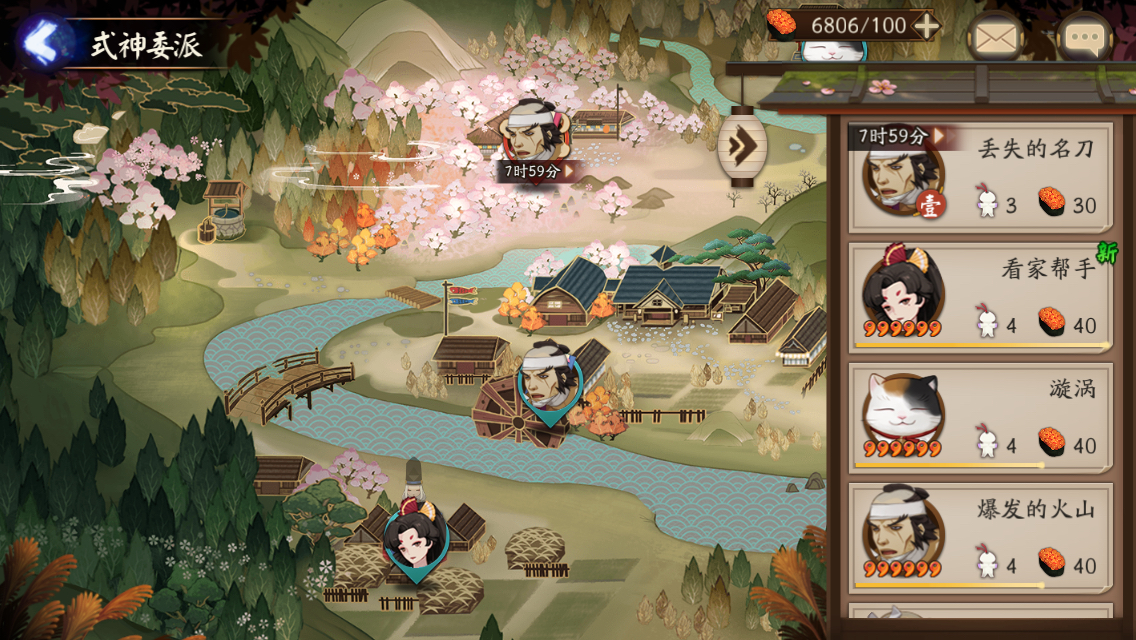1136x640 pixels.
Task: Collapse the quest list with the lantern arrow
Action: tap(742, 147)
